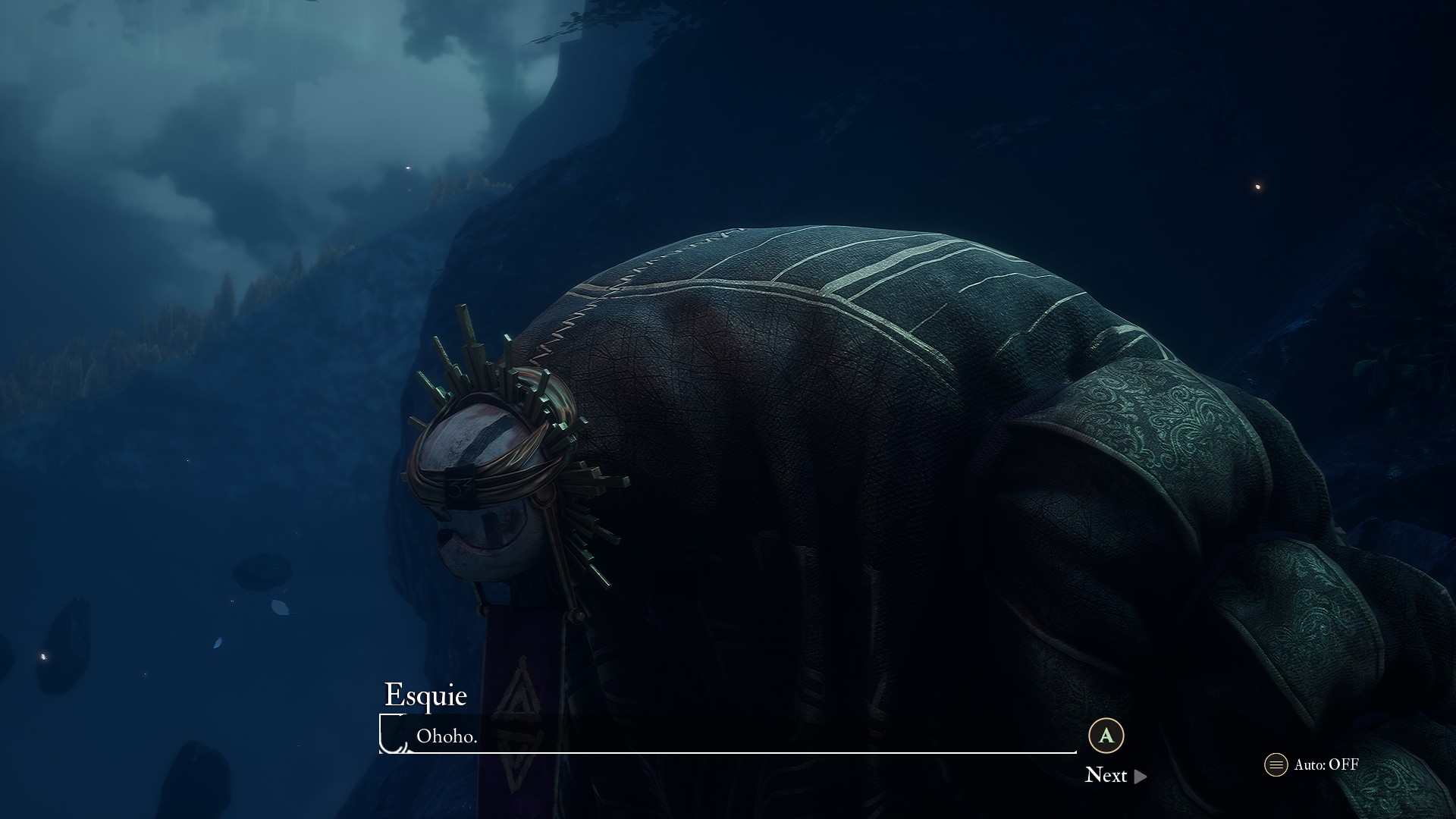Advance dialogue with the Next button
1456x819 pixels.
coord(1115,775)
